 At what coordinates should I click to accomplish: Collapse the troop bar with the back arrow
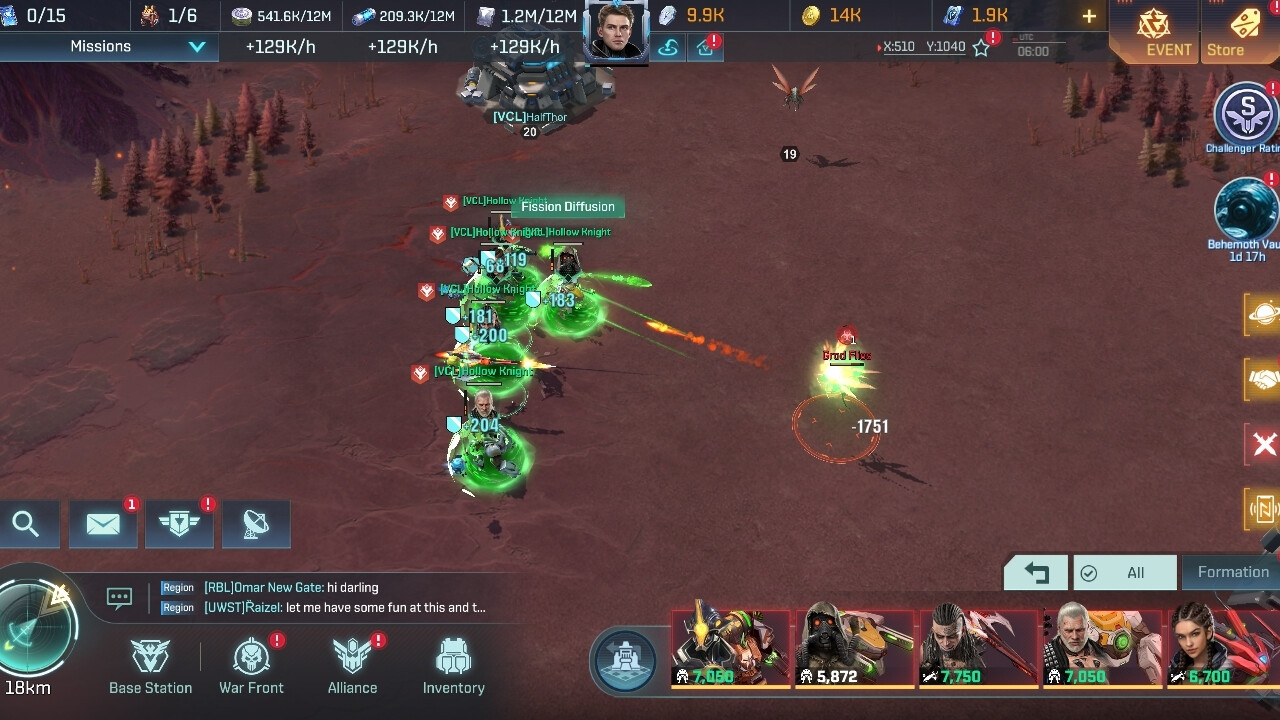pos(1035,572)
